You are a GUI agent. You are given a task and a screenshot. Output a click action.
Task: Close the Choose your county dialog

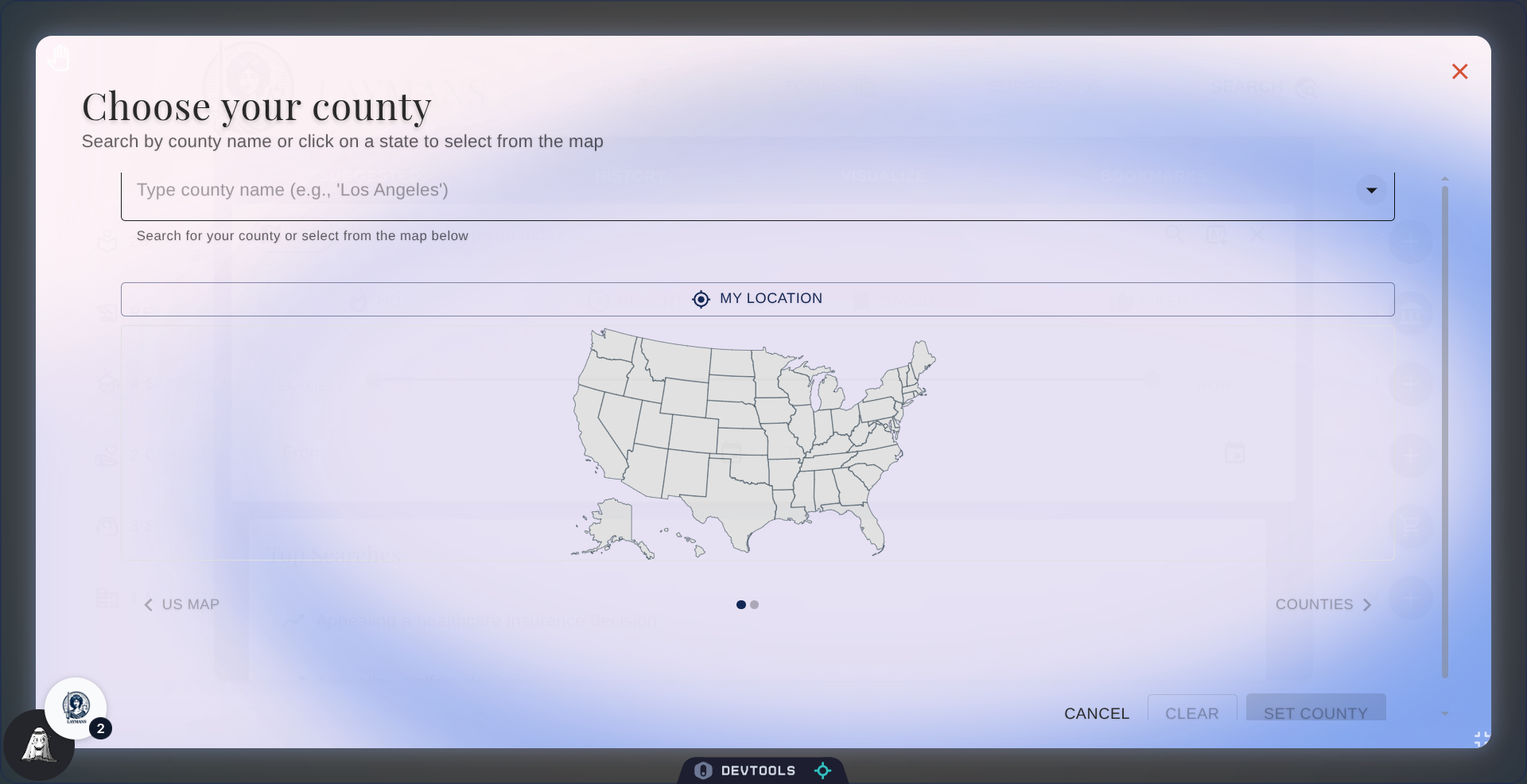[1460, 72]
